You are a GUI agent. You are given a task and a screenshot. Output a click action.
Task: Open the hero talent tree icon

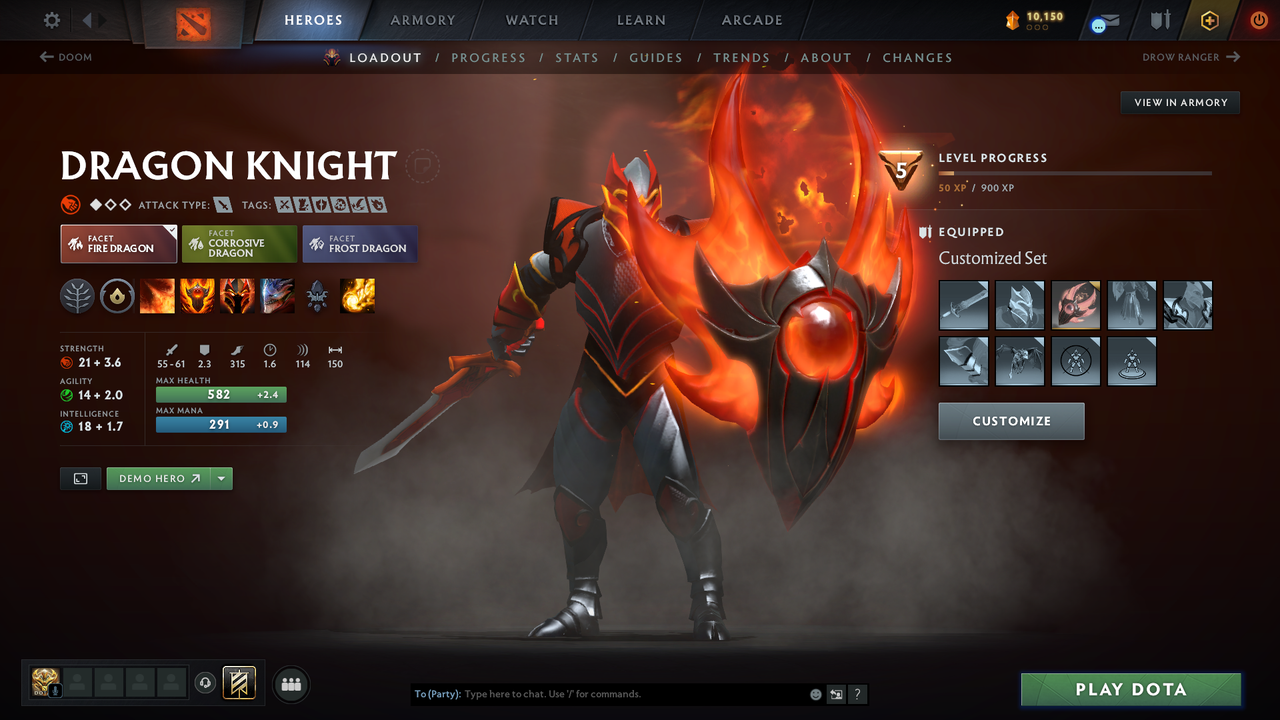click(77, 296)
